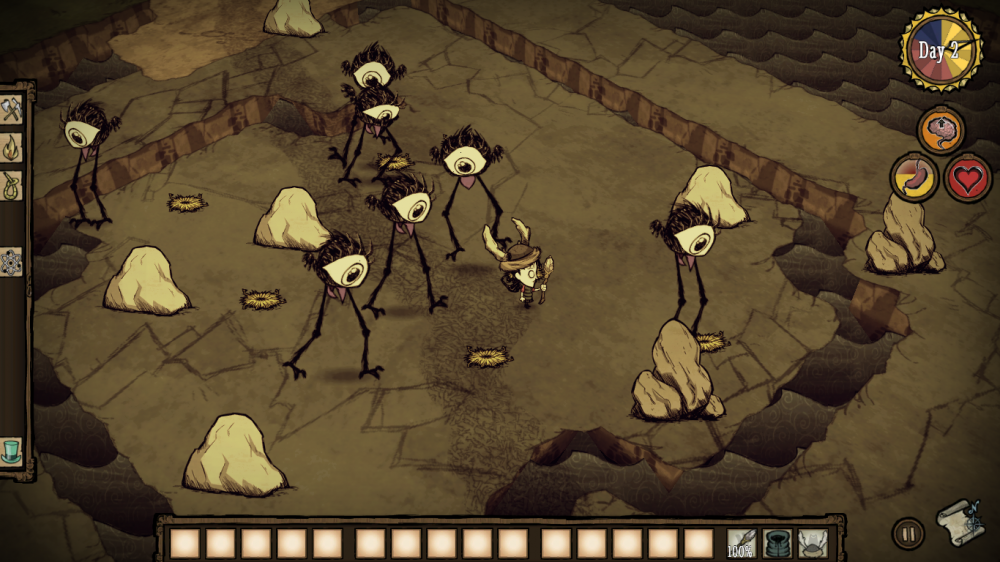1000x562 pixels.
Task: Click the stomach hunger meter
Action: pos(914,178)
